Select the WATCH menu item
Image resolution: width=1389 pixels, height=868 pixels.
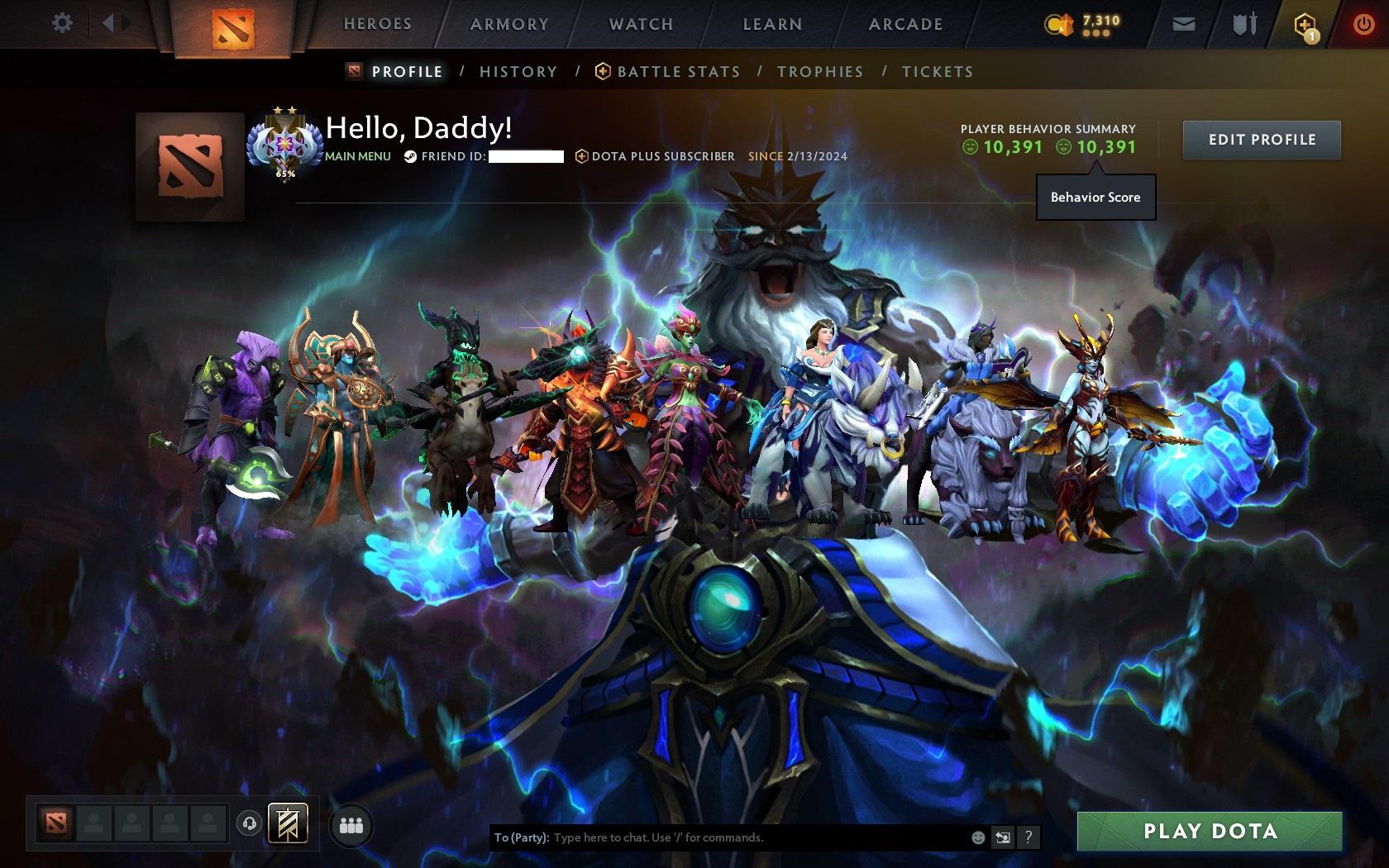(x=640, y=24)
